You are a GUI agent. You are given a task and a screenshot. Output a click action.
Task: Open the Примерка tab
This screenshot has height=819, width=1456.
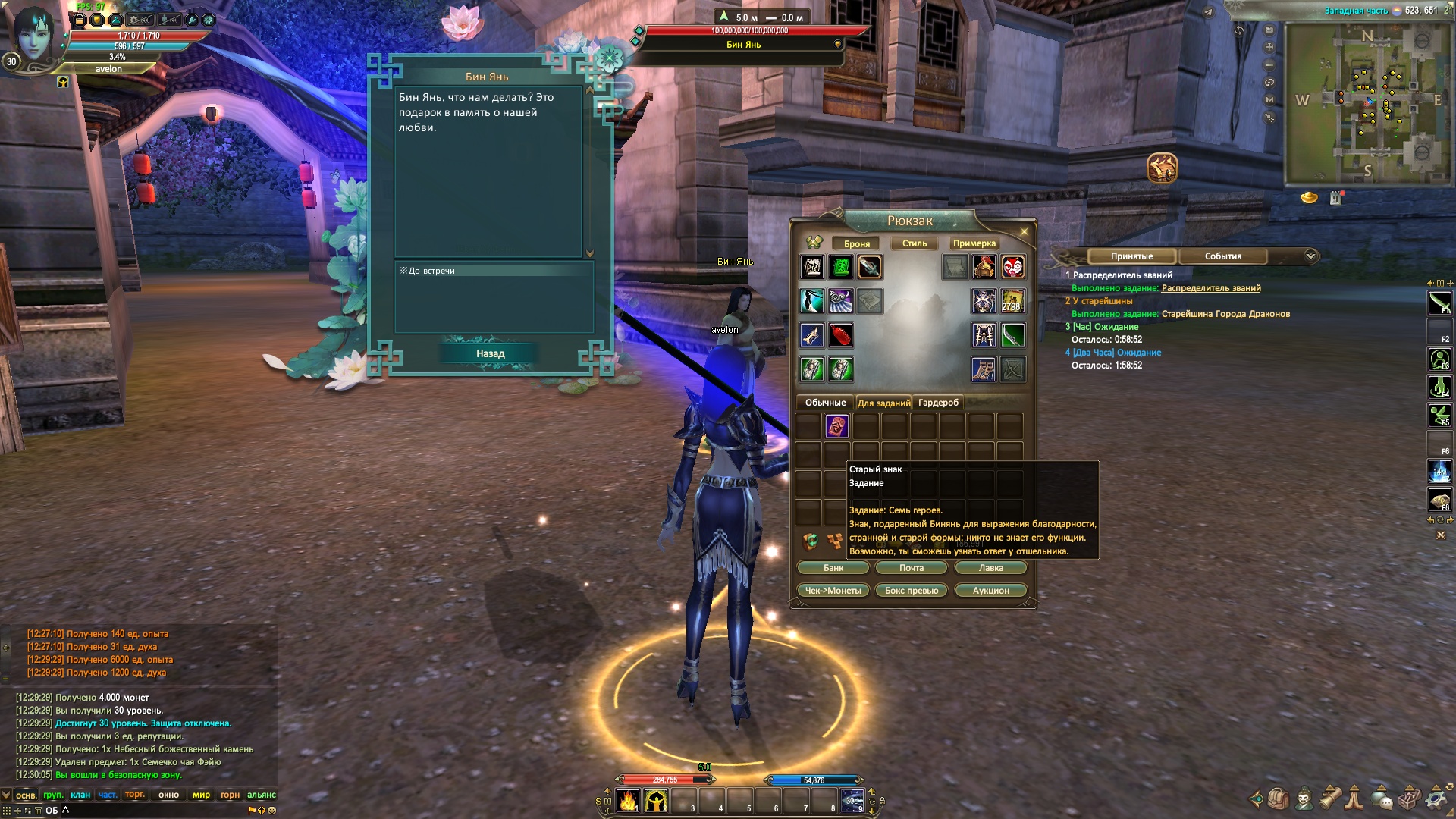click(974, 243)
